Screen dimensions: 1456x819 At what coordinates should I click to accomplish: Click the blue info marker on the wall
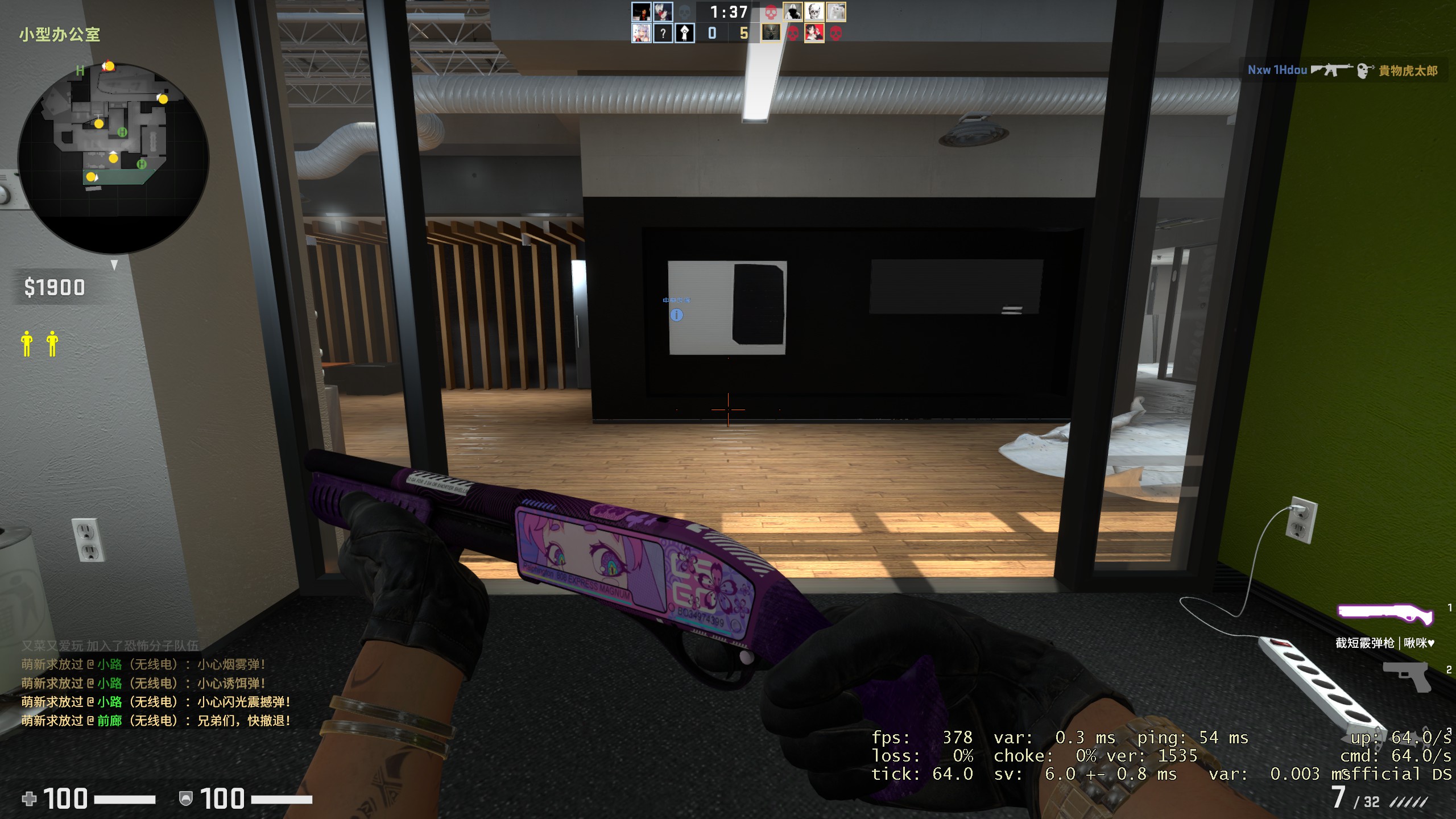tap(677, 315)
